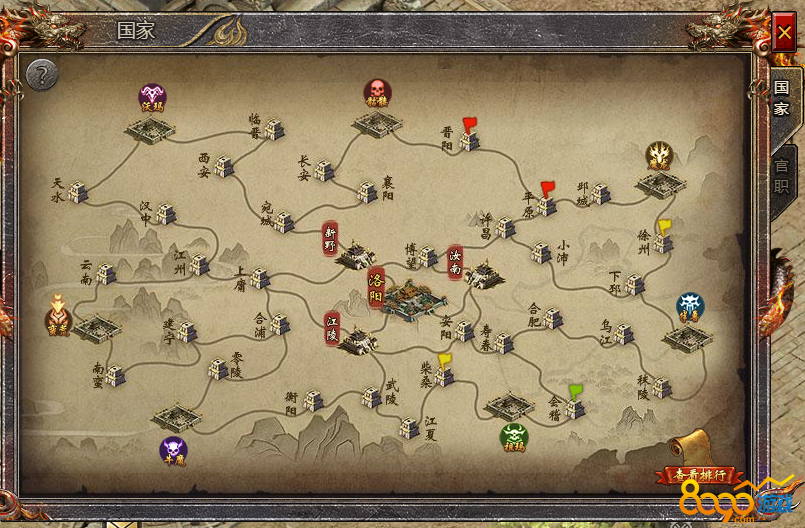The width and height of the screenshot is (805, 528).
Task: Select 晋阳 city with the red flag
Action: pos(469,141)
